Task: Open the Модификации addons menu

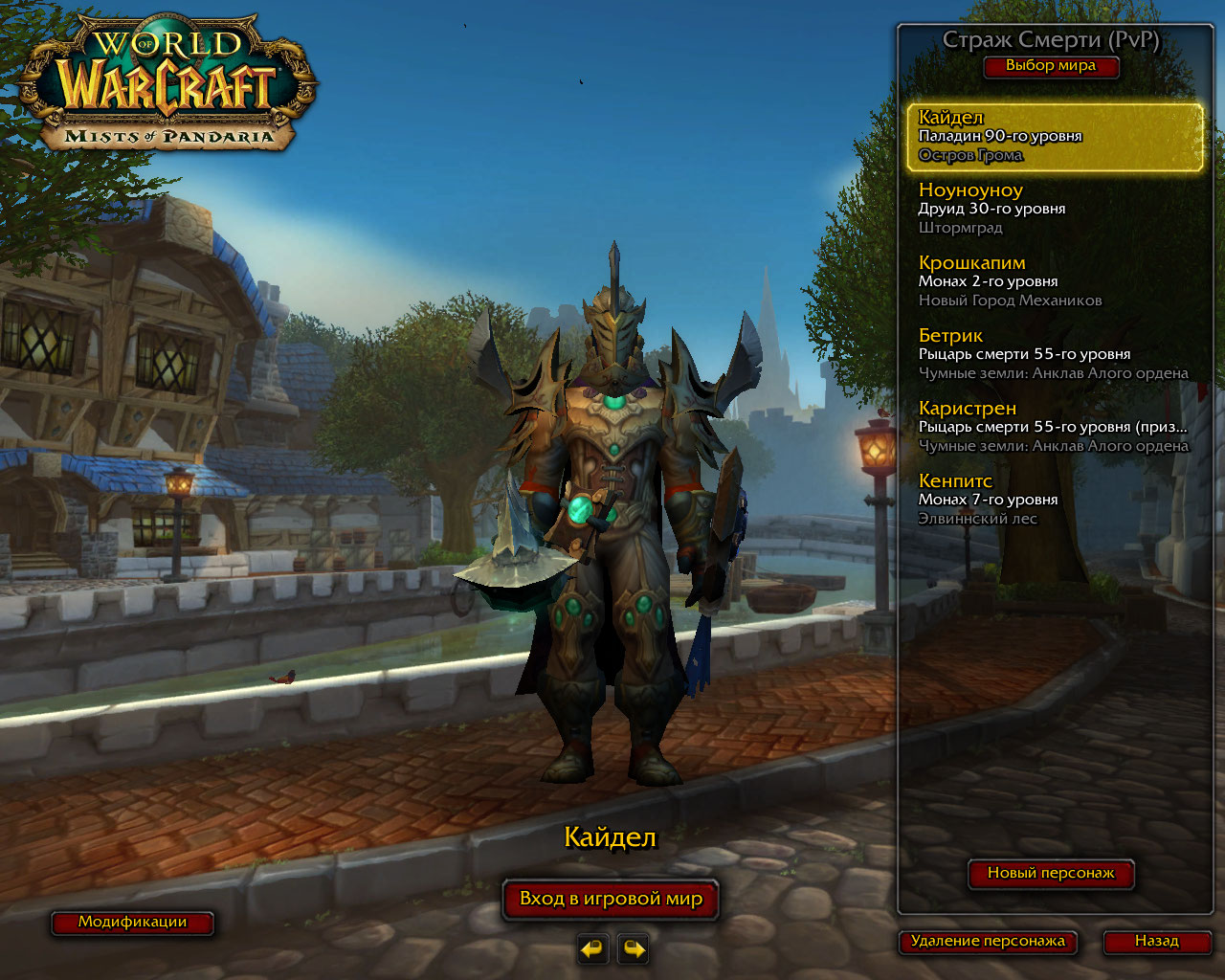Action: (x=132, y=922)
